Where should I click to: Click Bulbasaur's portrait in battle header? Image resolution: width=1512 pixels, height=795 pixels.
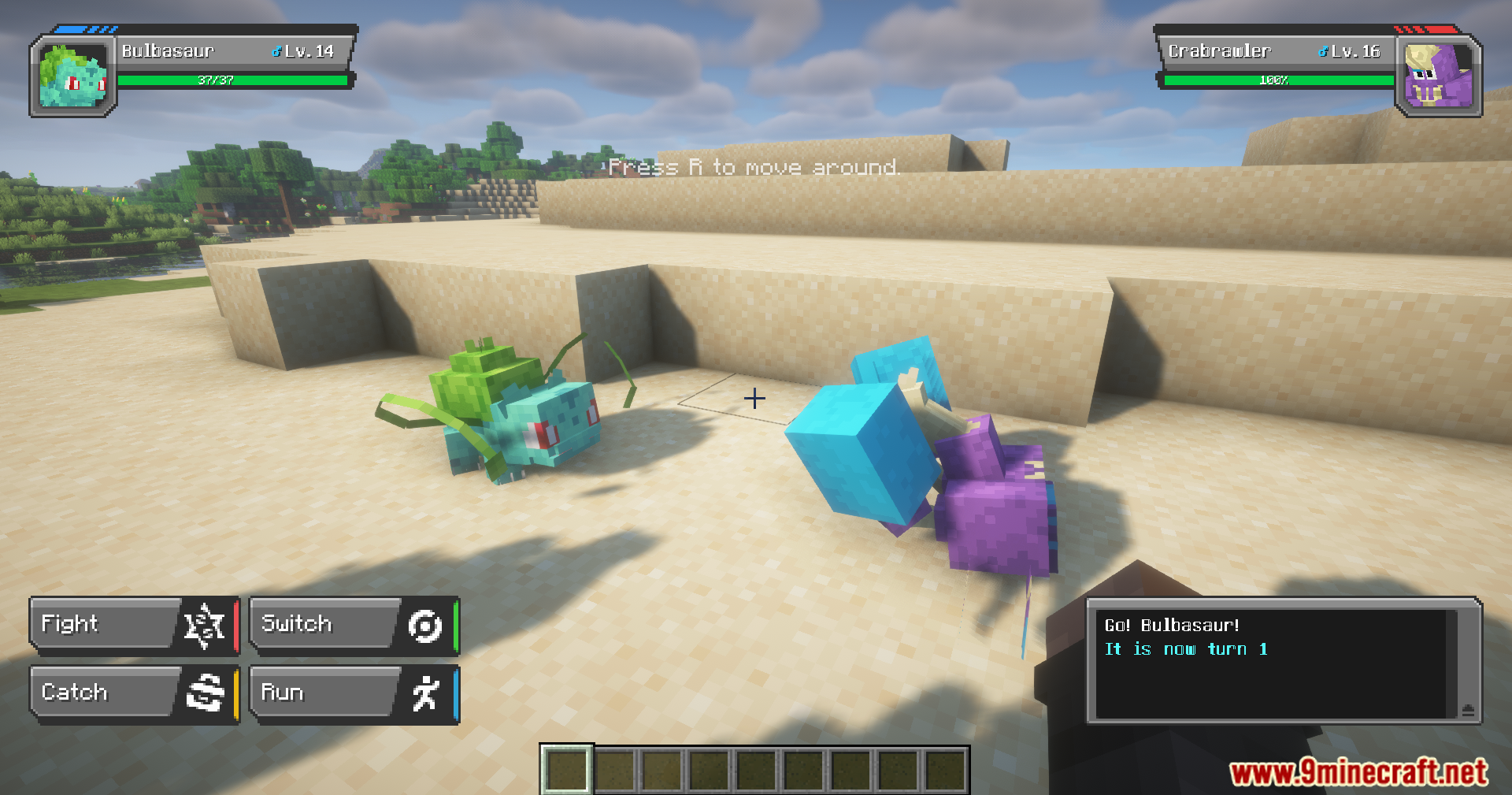coord(73,77)
